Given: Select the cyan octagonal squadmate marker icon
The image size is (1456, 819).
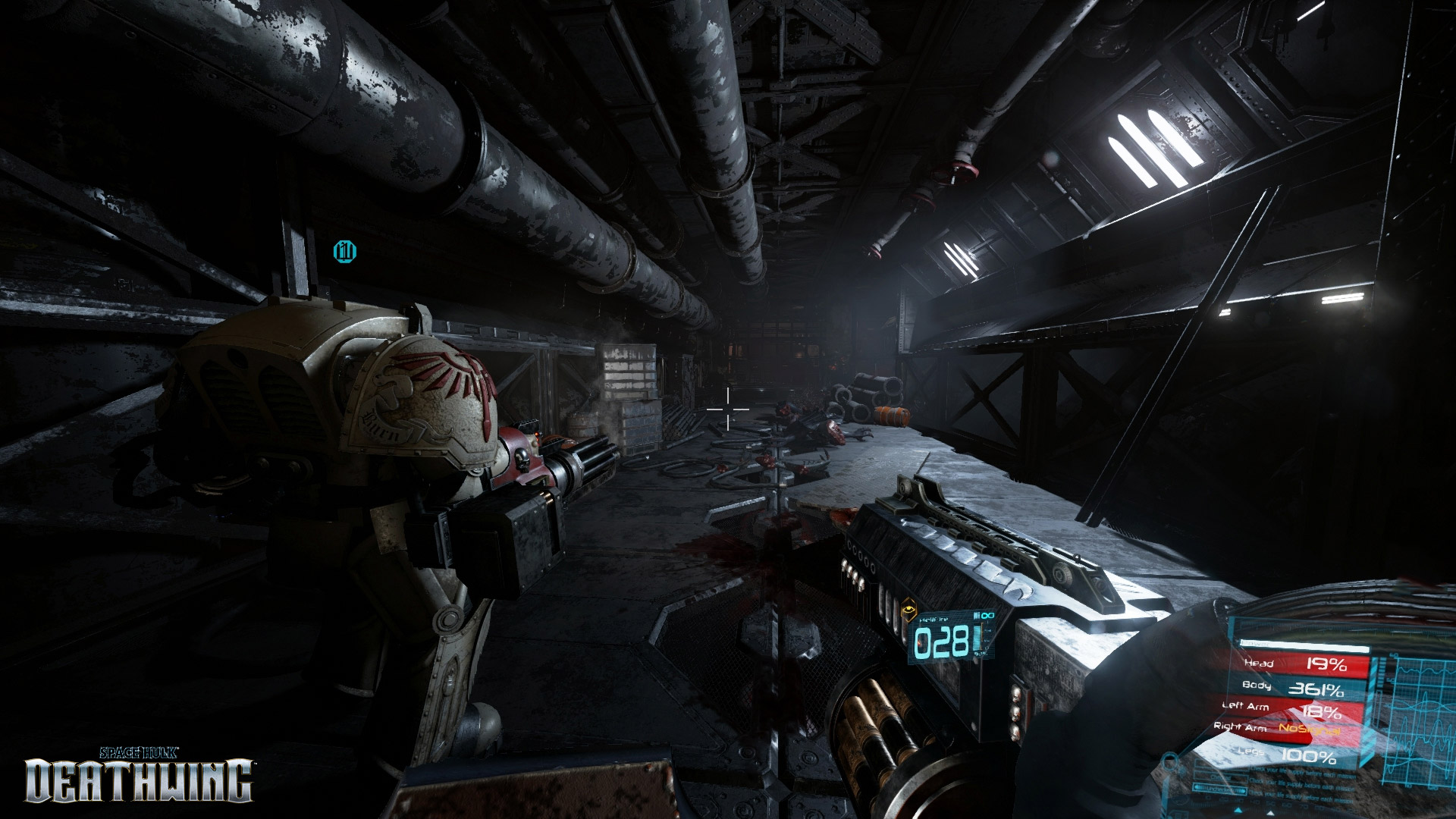Looking at the screenshot, I should pos(345,250).
